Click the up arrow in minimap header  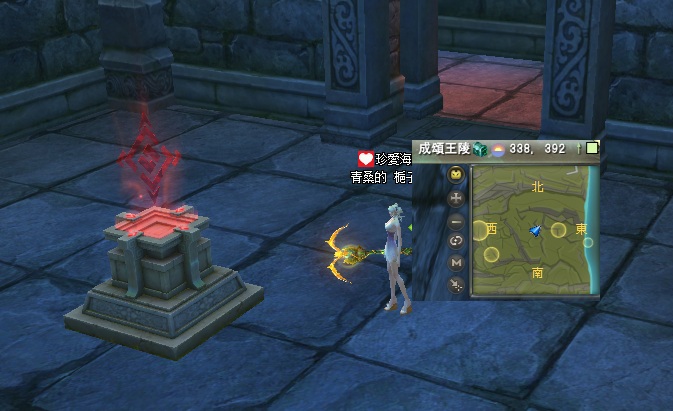pos(579,148)
